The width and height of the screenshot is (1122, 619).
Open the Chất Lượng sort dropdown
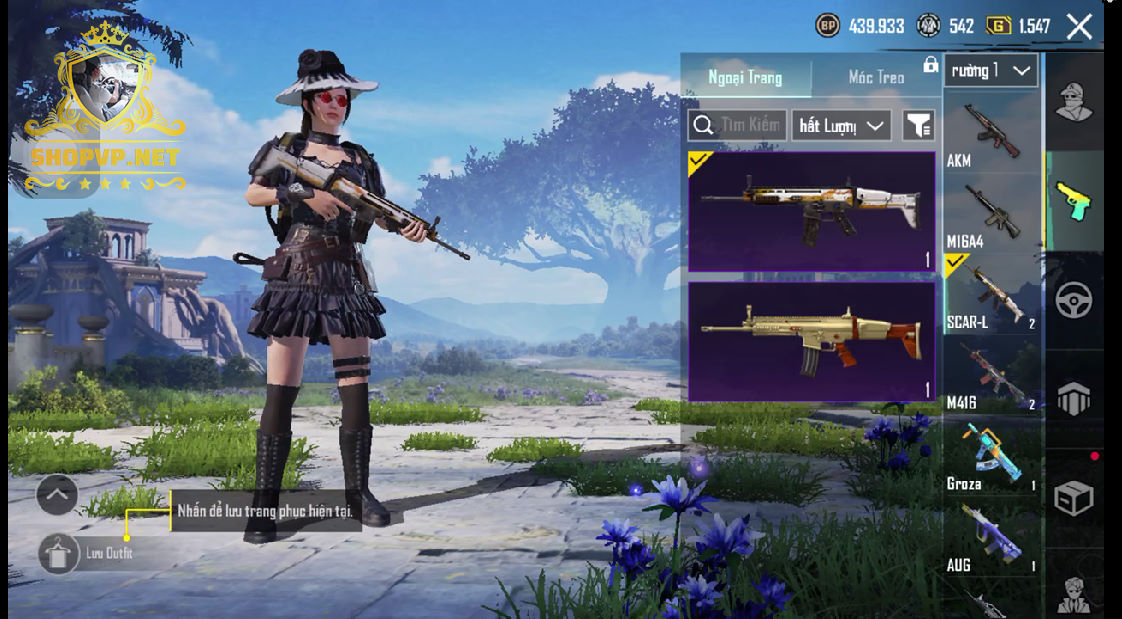[842, 125]
